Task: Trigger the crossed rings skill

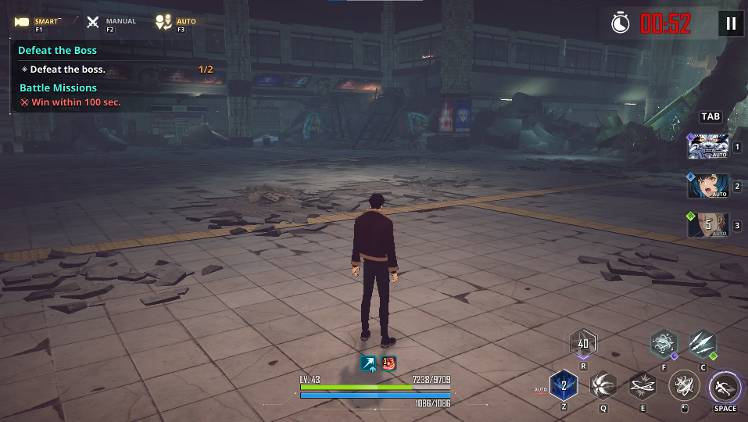Action: click(643, 385)
